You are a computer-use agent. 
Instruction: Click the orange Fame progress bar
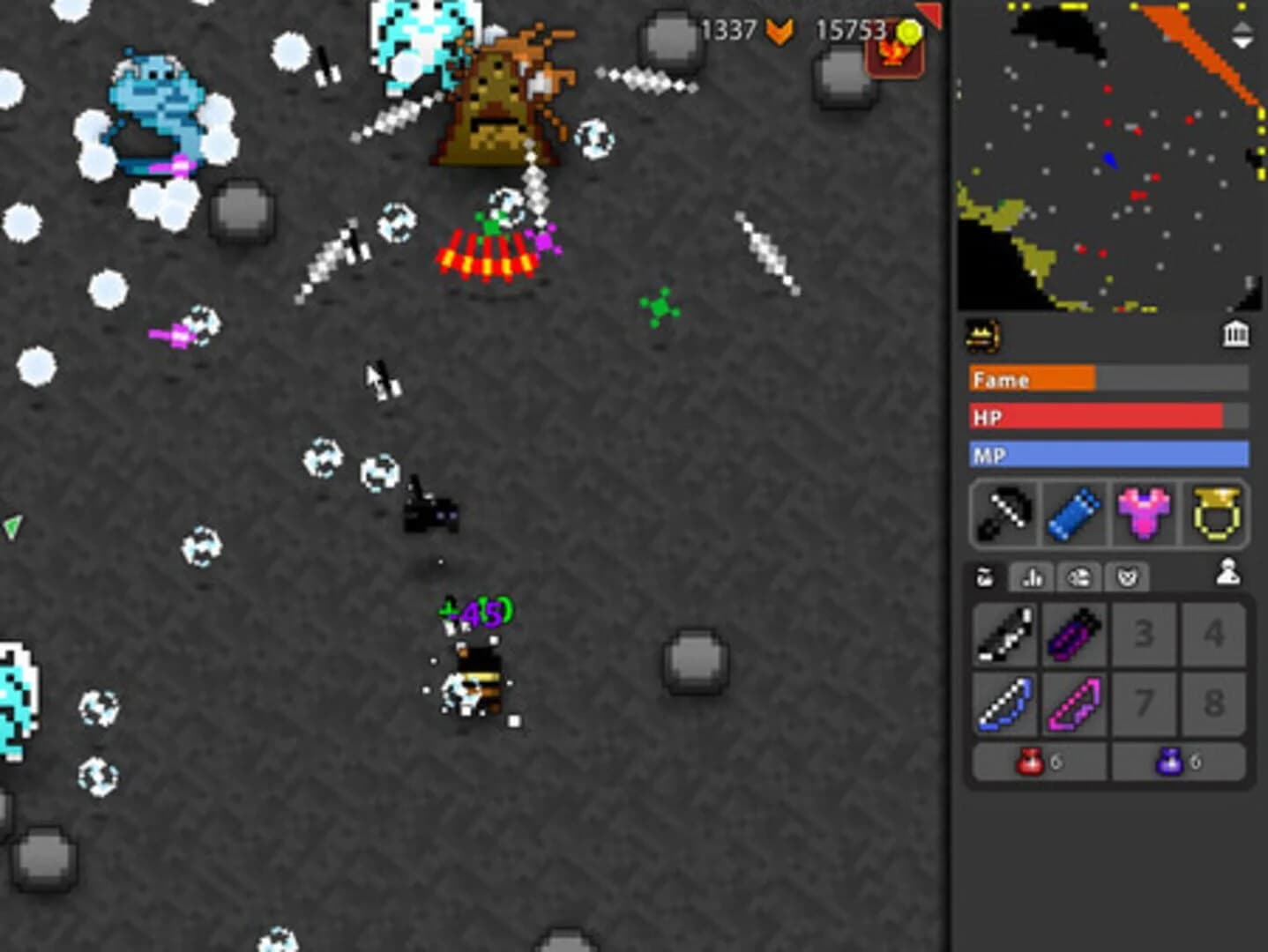click(x=1032, y=380)
